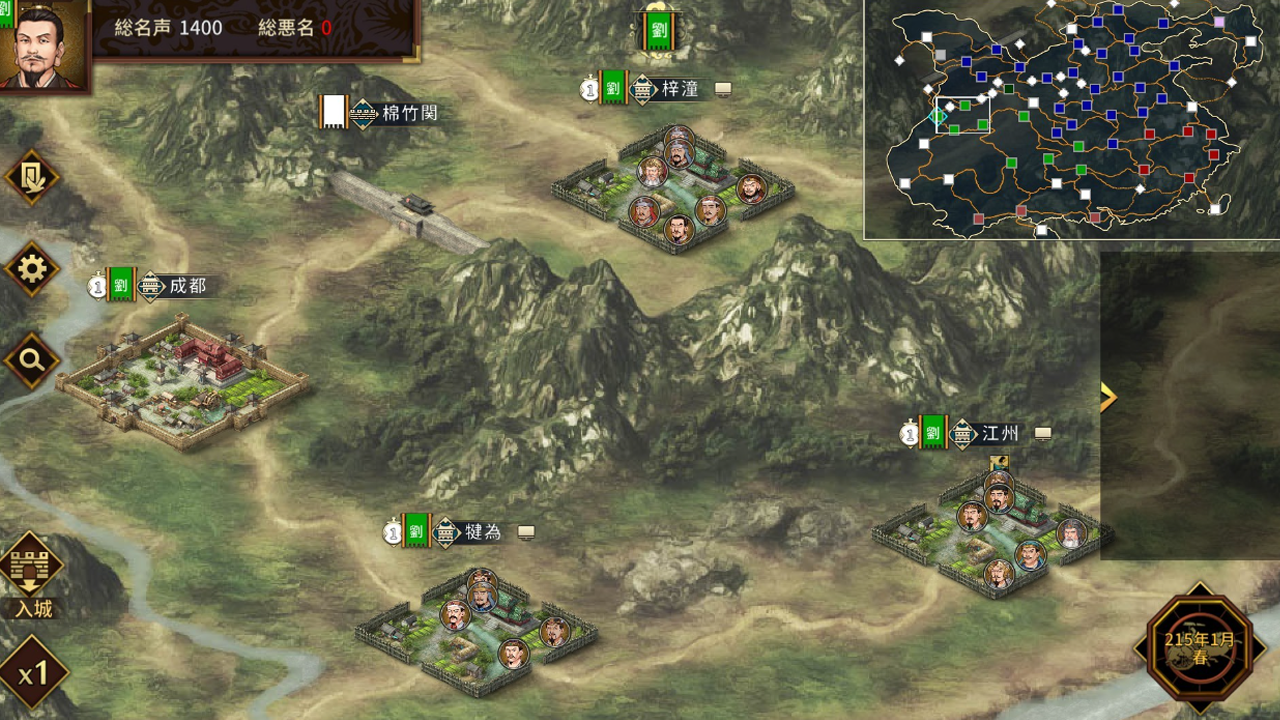The width and height of the screenshot is (1280, 720).
Task: Open the settings gear button
Action: coord(32,269)
